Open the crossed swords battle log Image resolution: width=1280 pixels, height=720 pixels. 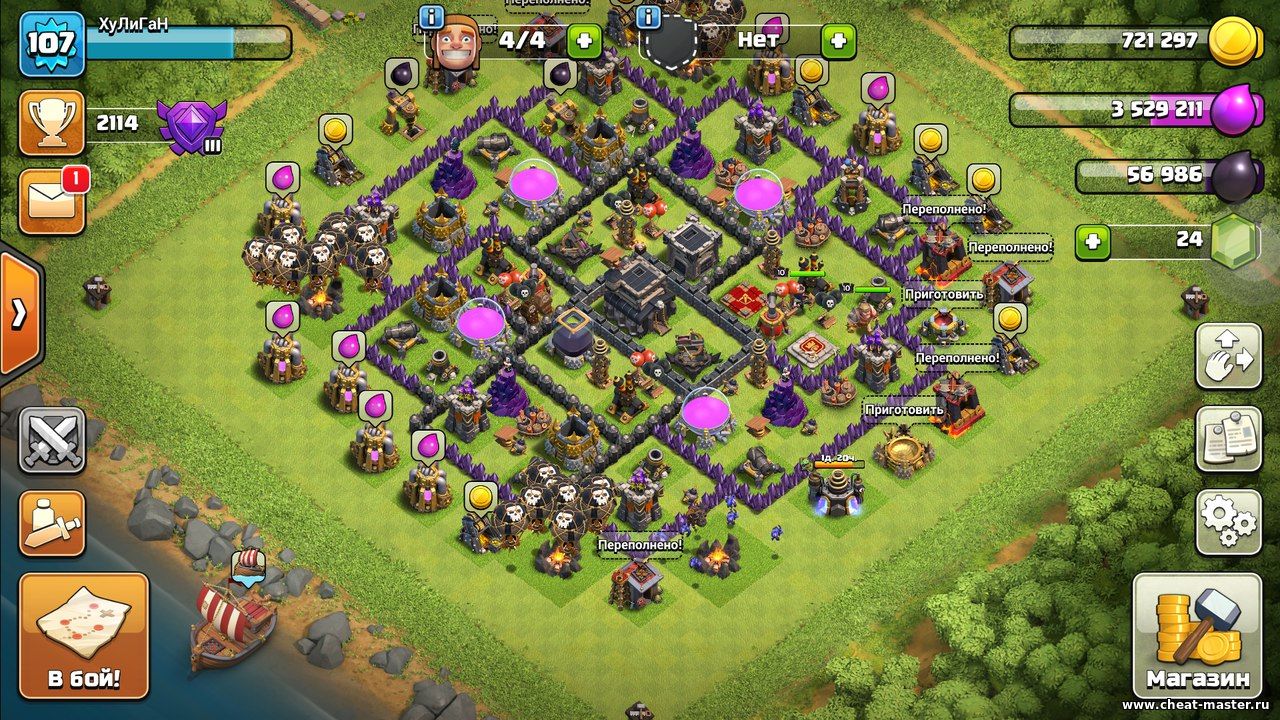[52, 440]
